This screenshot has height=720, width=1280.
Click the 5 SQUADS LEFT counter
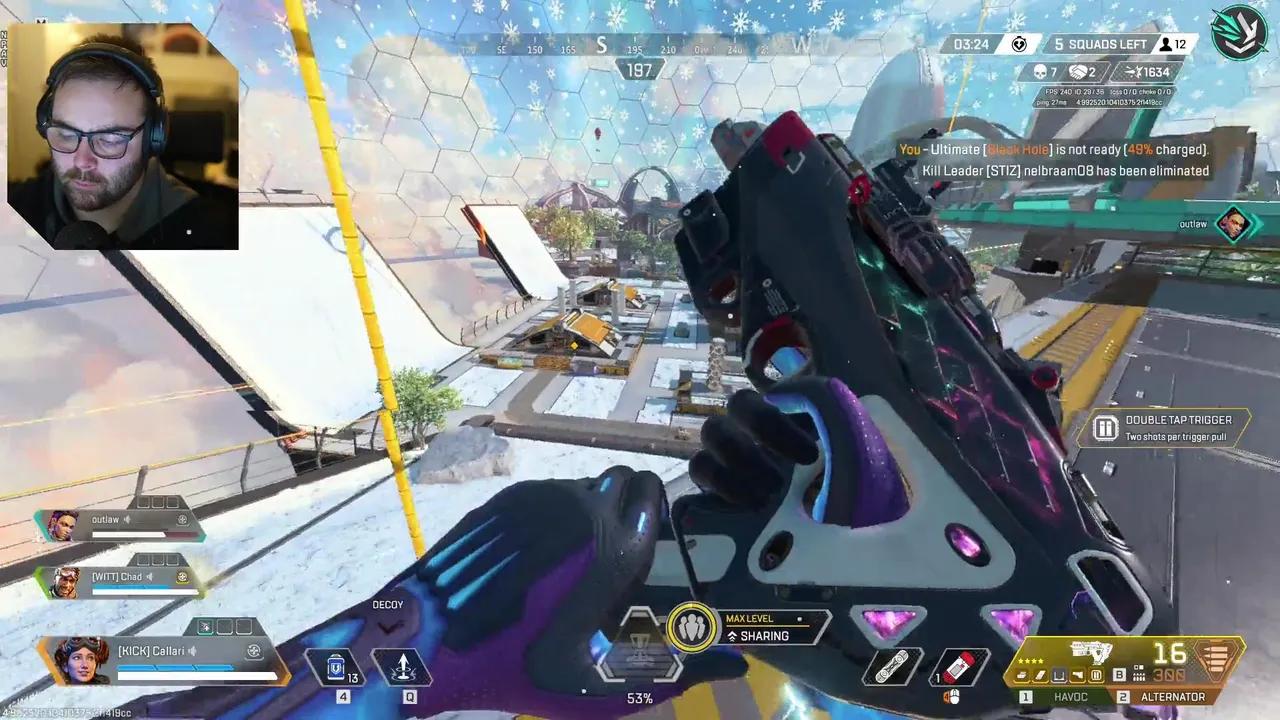coord(1102,44)
